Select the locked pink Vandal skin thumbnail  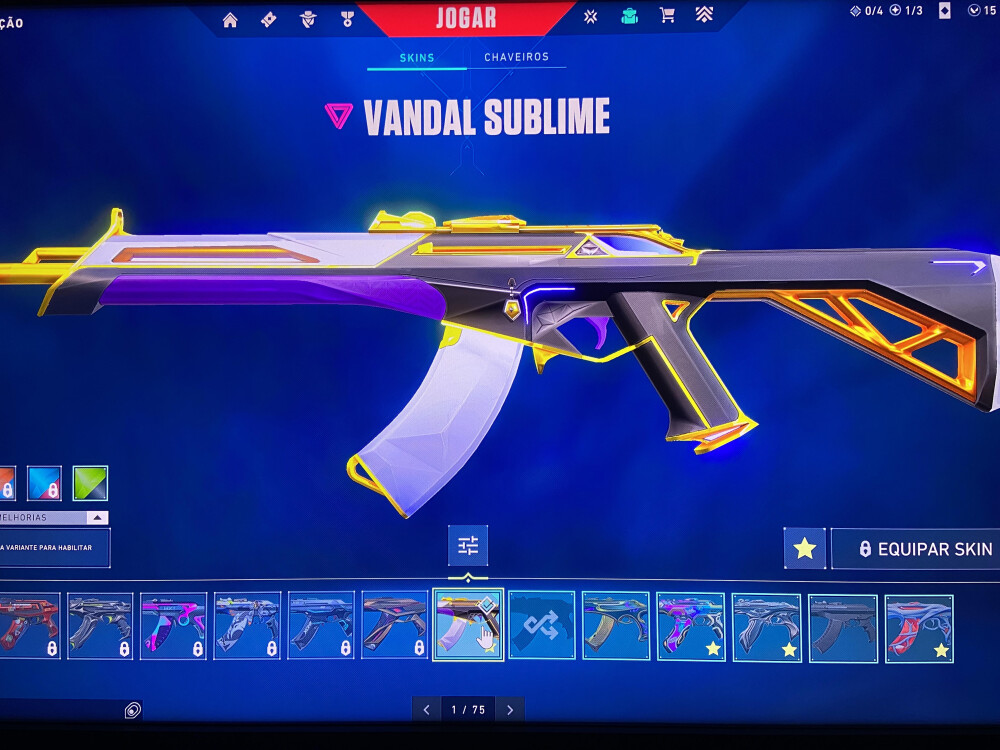pyautogui.click(x=173, y=626)
